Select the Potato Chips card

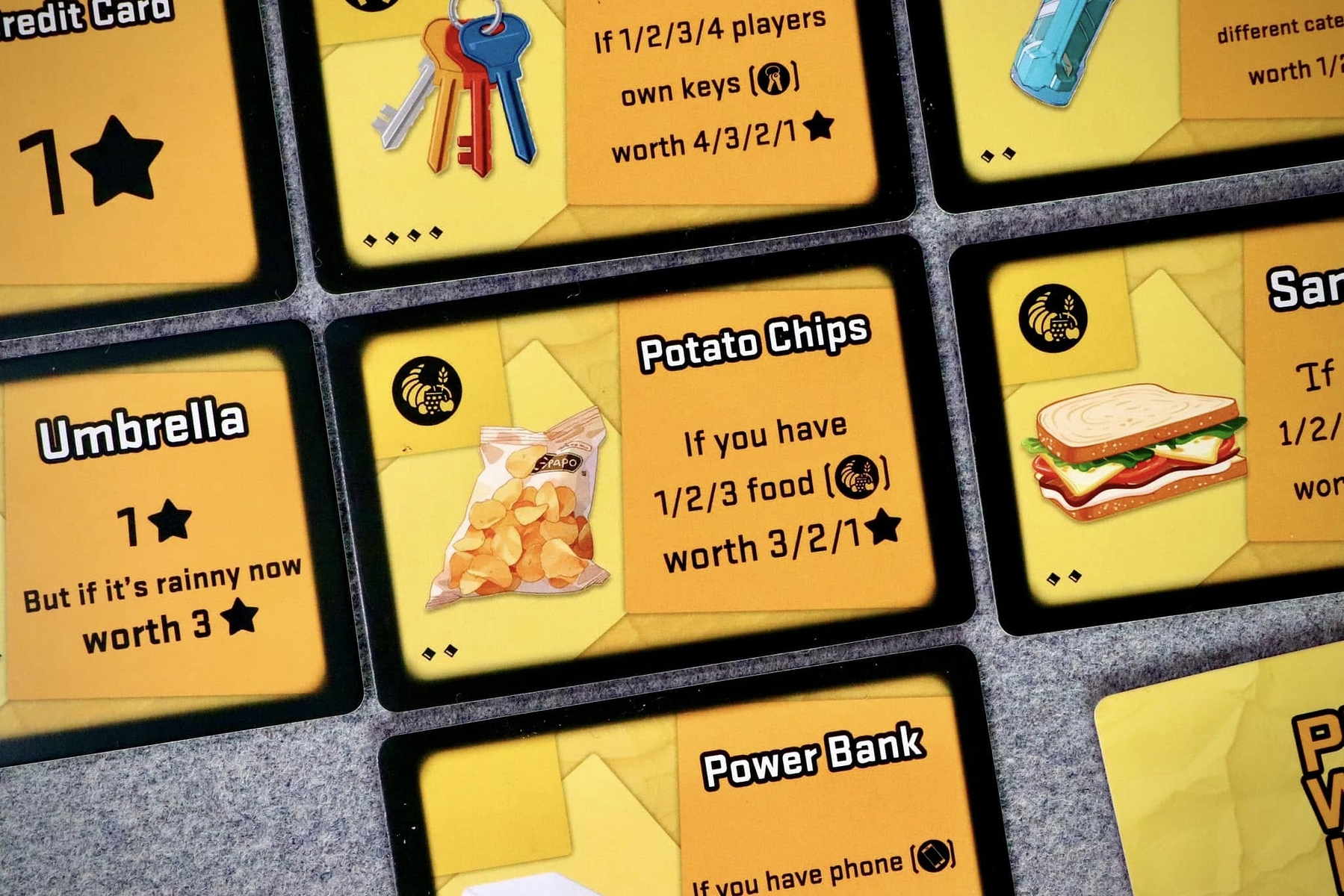pyautogui.click(x=648, y=470)
